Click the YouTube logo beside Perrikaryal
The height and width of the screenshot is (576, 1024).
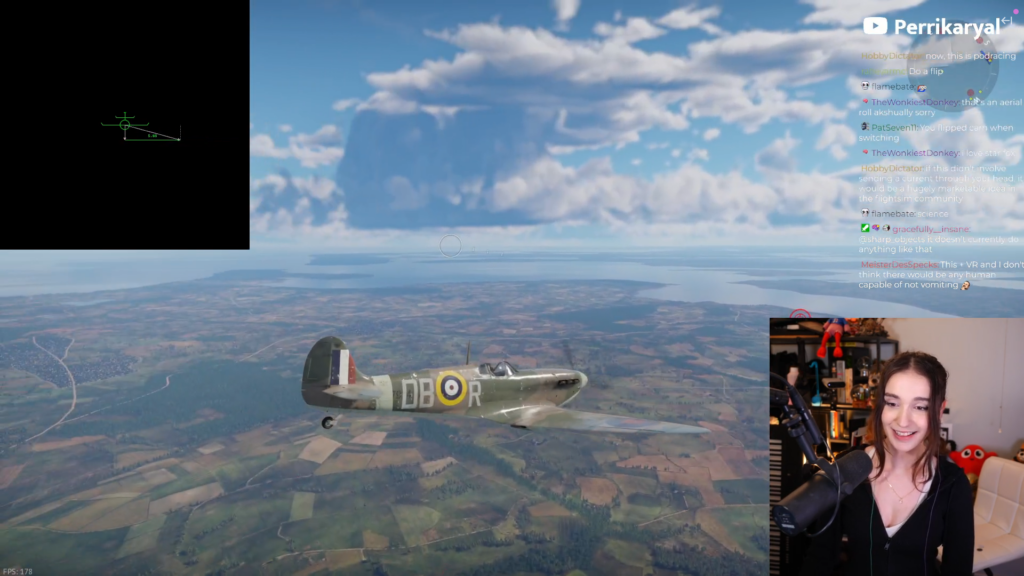click(x=875, y=26)
